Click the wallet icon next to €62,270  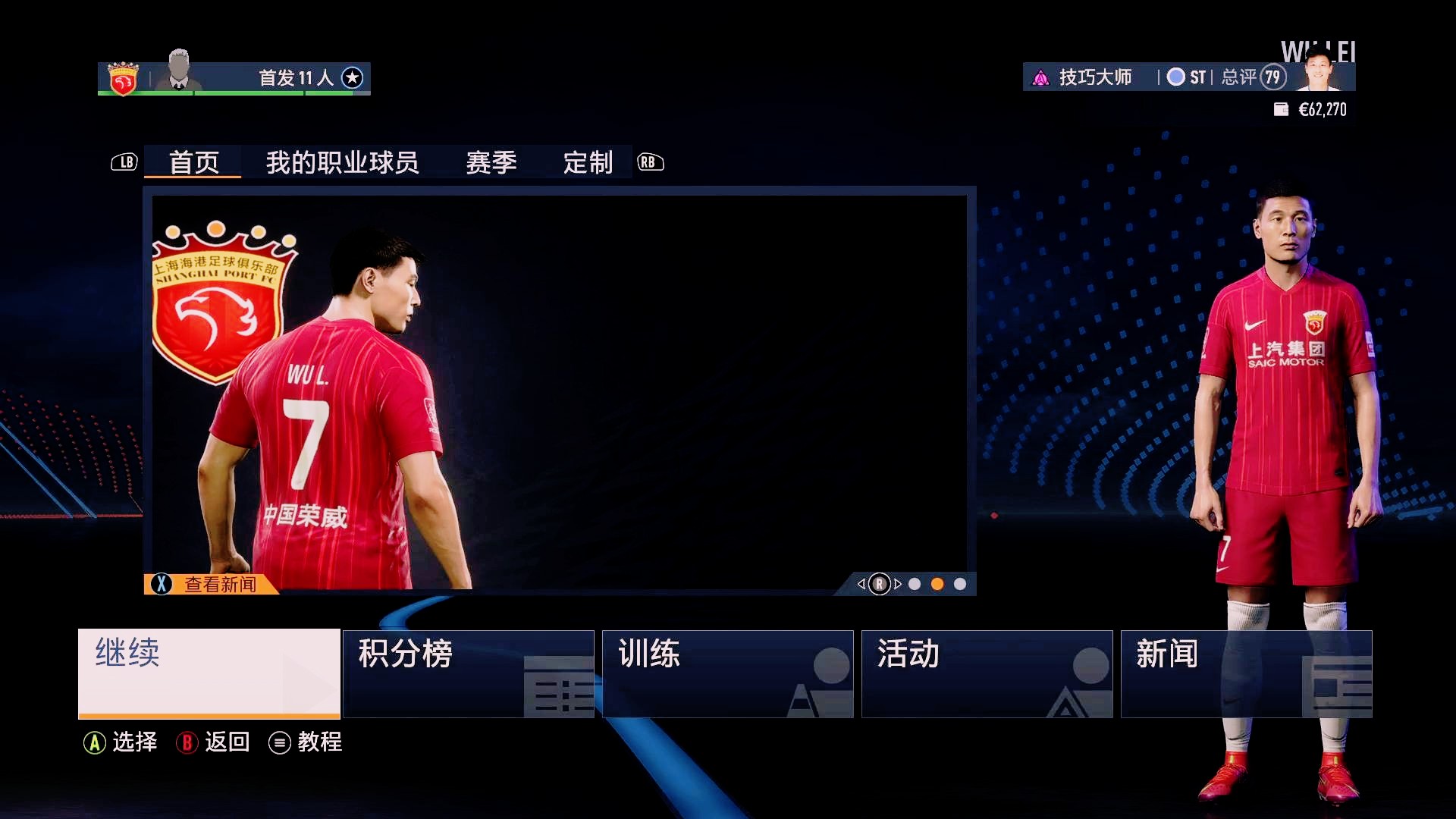[1281, 109]
